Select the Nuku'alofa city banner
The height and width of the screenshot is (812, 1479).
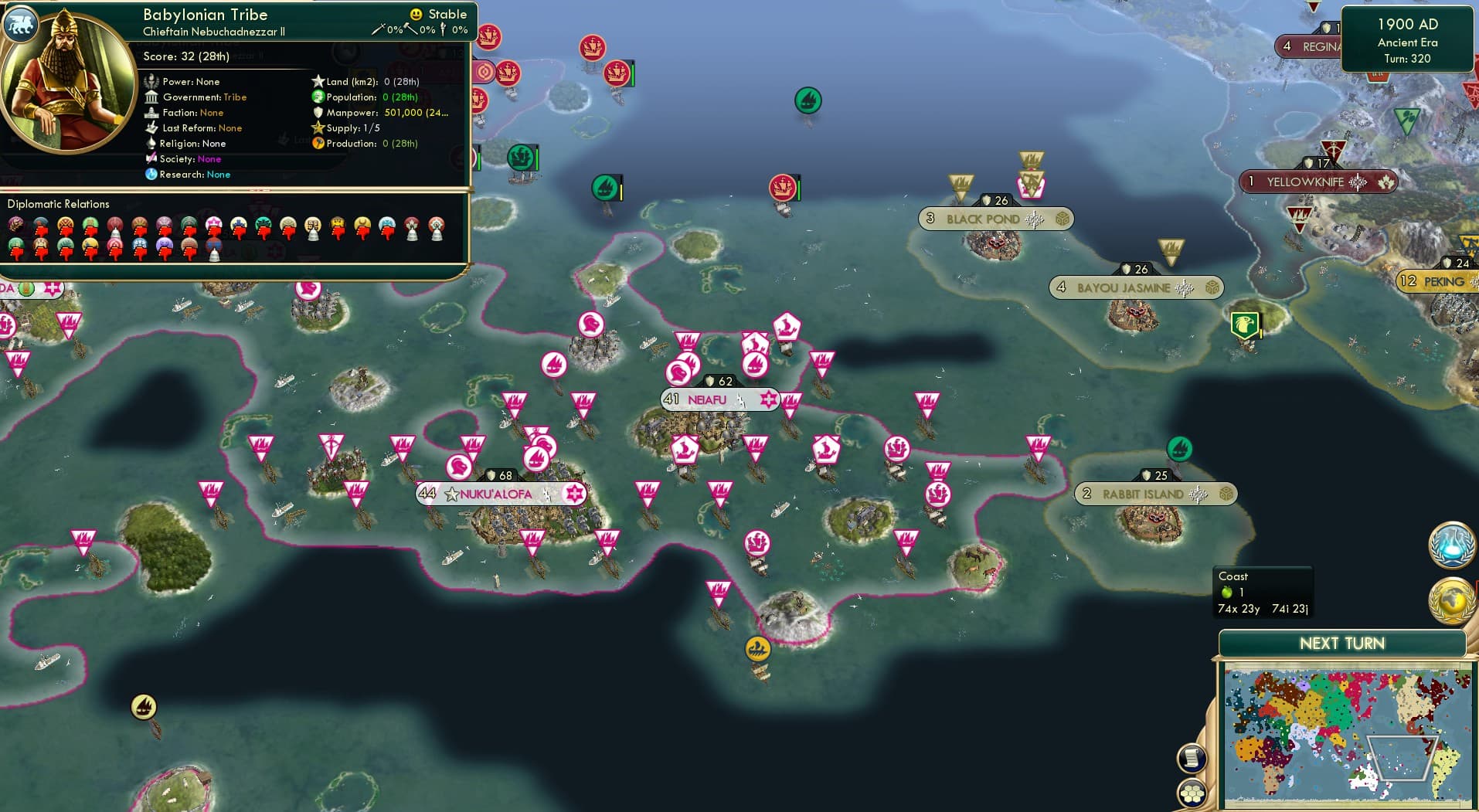pos(501,492)
